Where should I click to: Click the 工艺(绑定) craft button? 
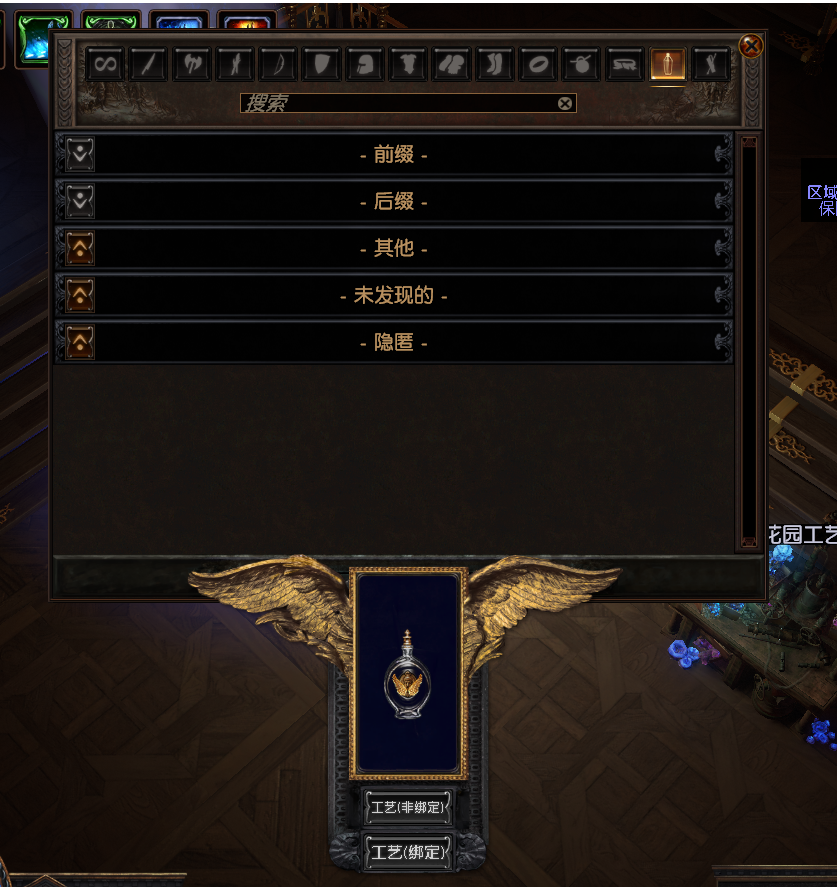pos(407,853)
